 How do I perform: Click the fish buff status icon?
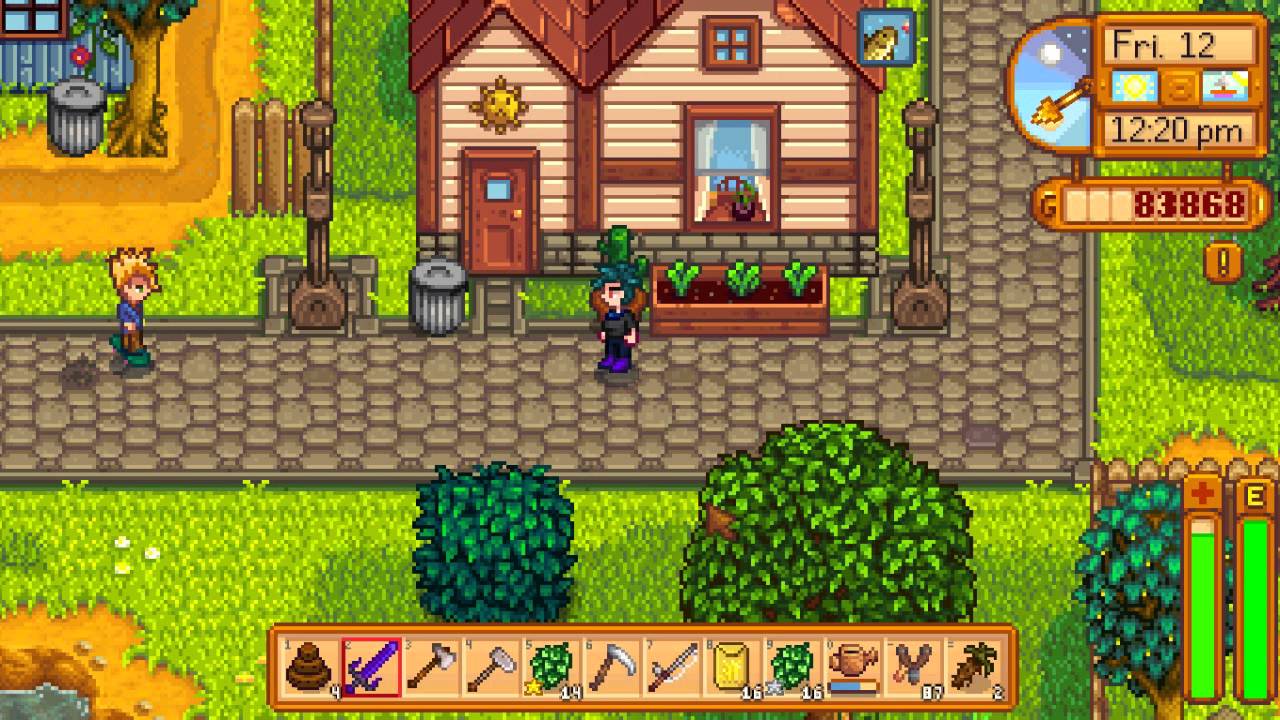[886, 37]
